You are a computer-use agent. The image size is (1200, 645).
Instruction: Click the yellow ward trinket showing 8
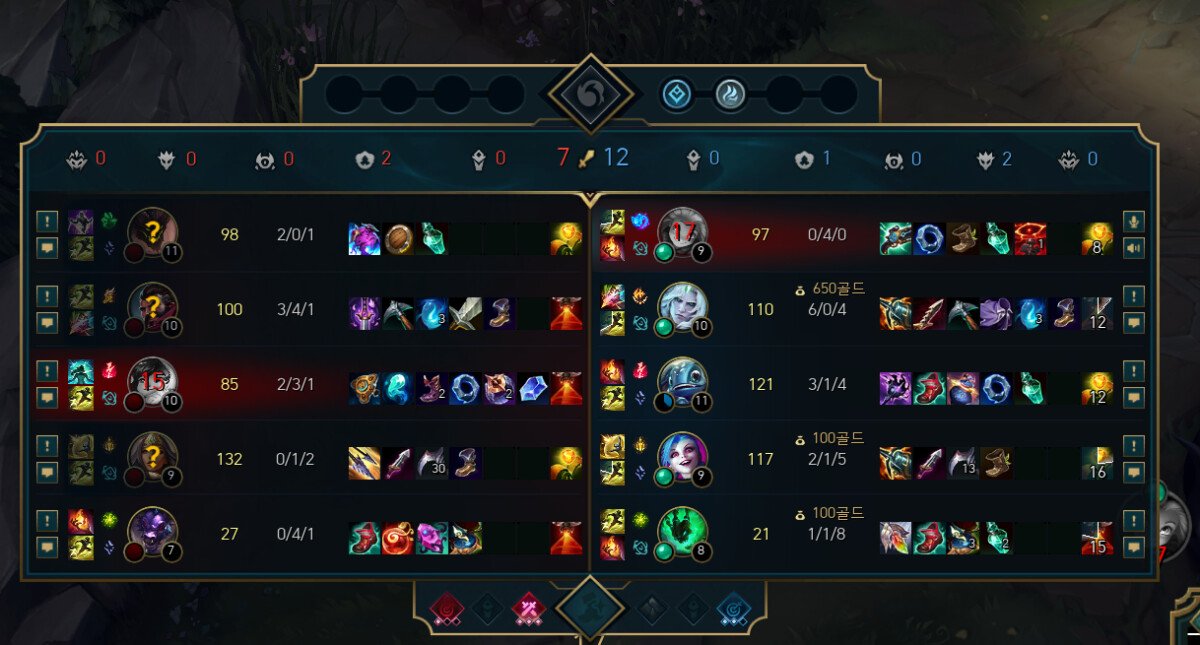coord(1097,239)
